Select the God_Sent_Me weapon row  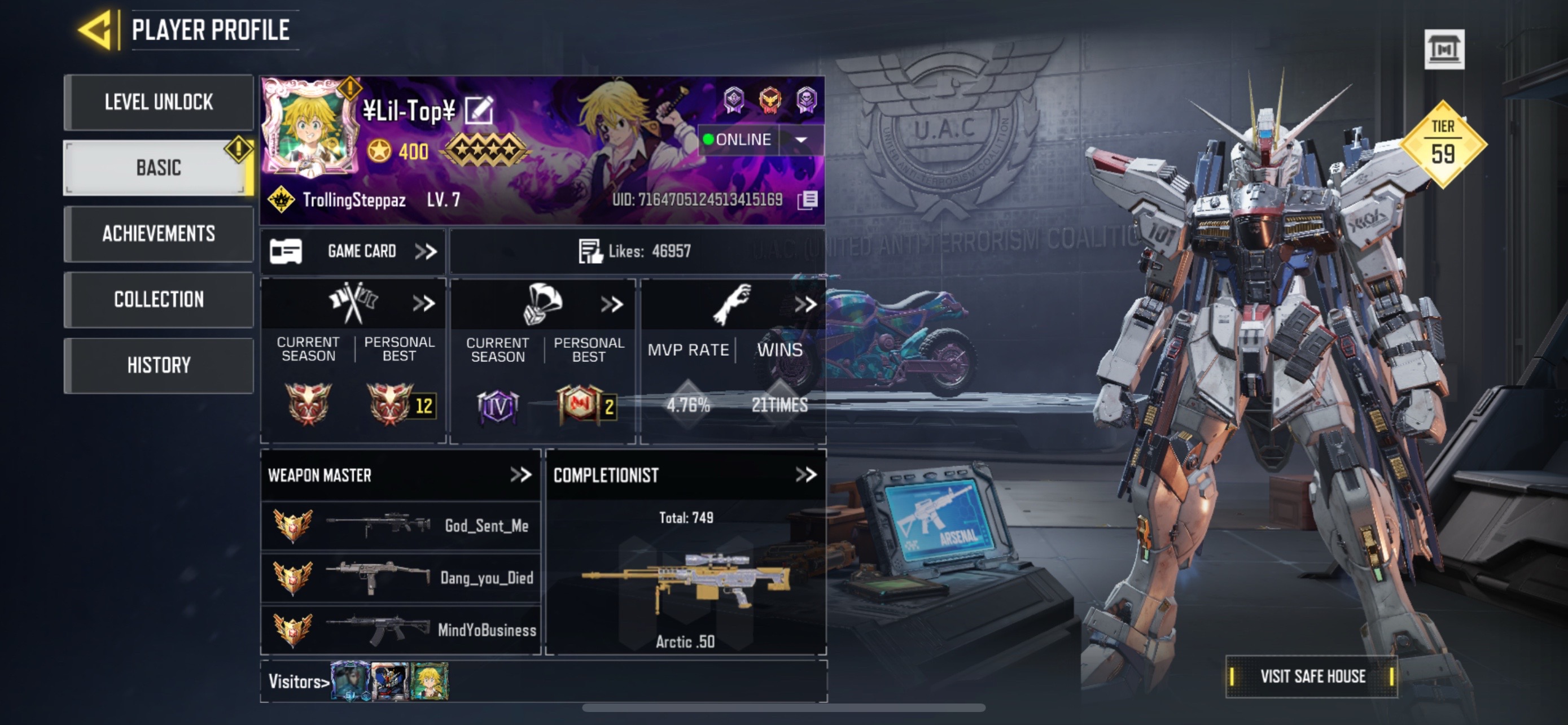click(x=401, y=526)
